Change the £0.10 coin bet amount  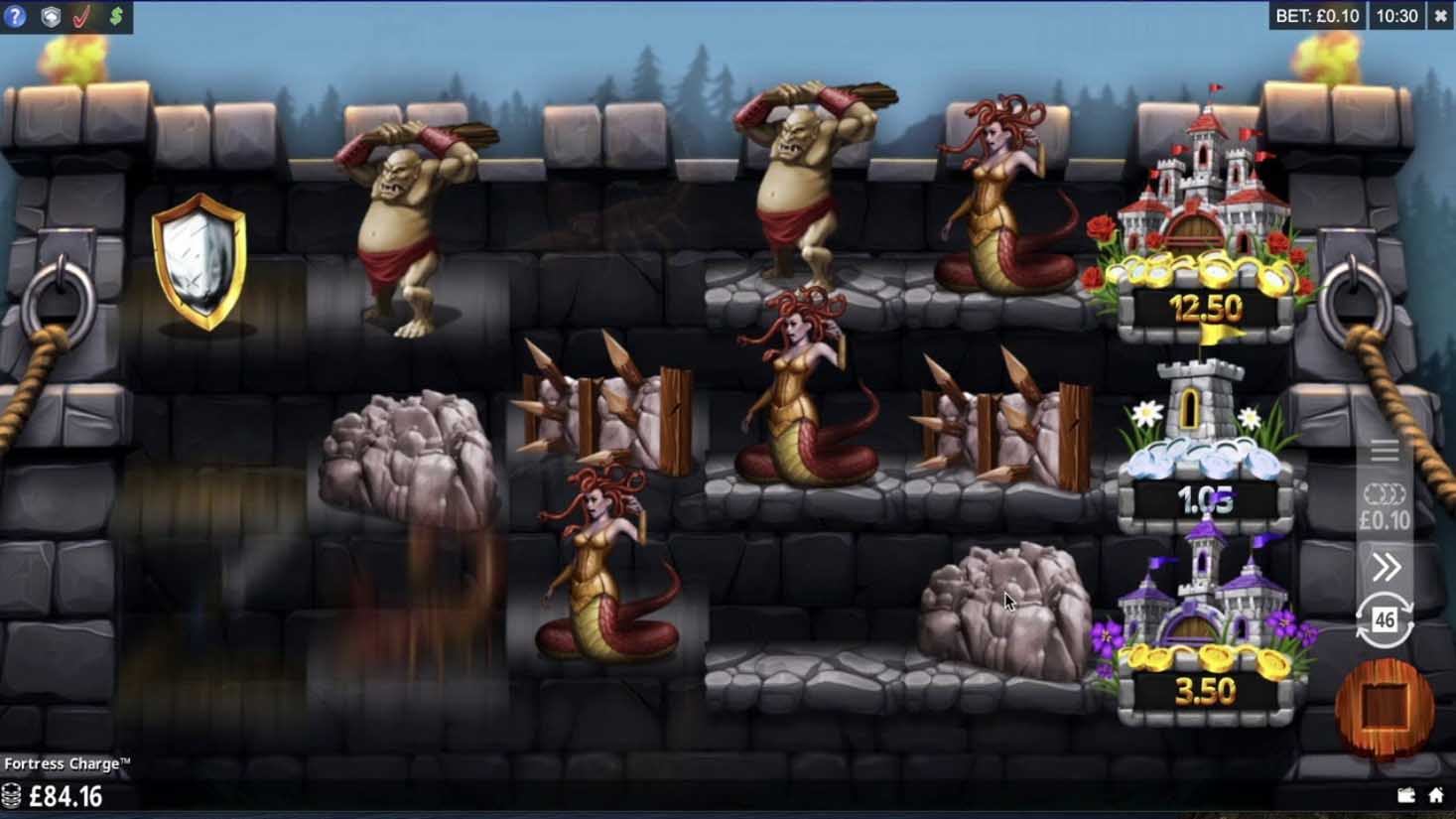[x=1385, y=507]
